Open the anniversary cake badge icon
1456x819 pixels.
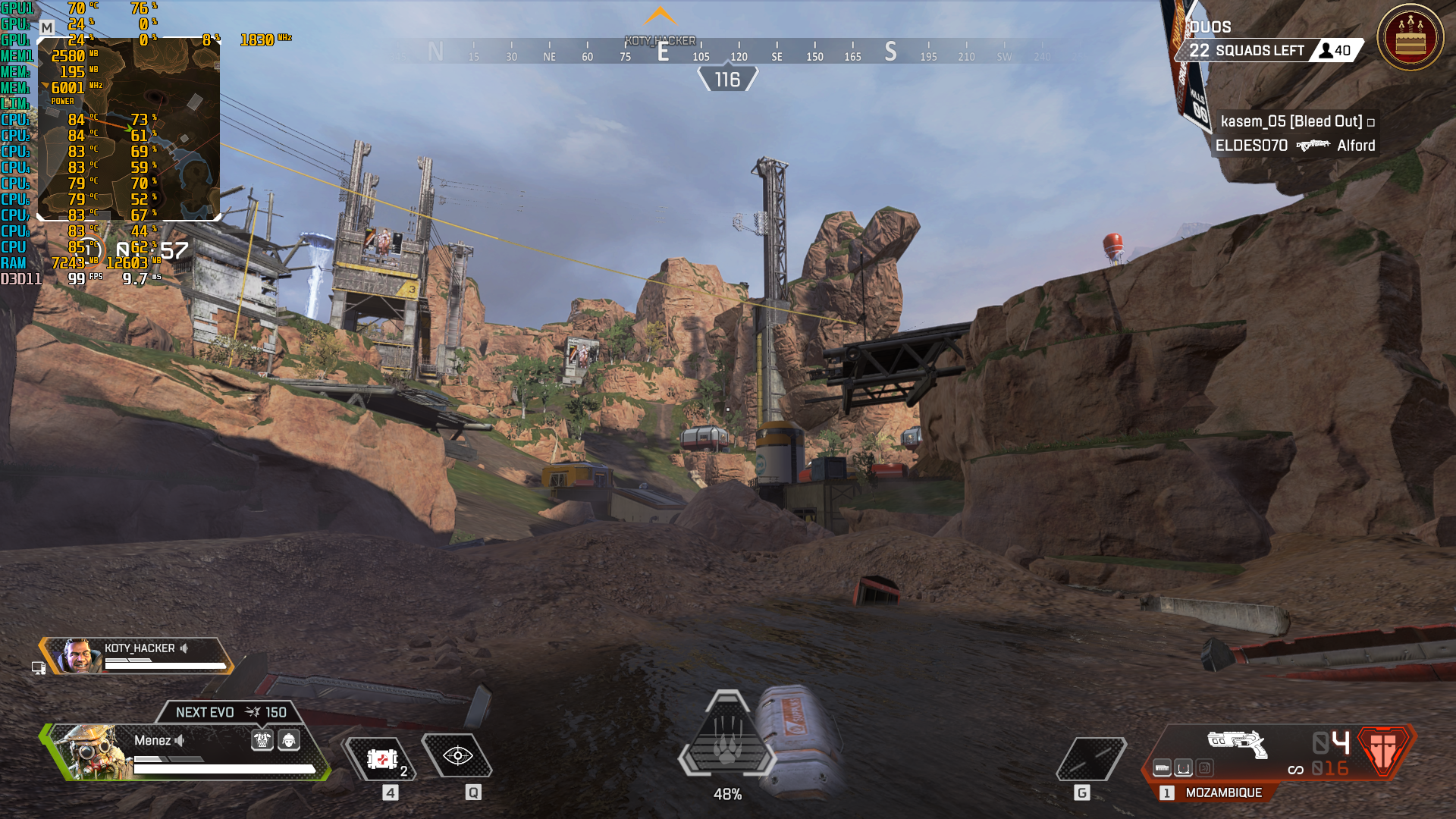click(x=1410, y=38)
